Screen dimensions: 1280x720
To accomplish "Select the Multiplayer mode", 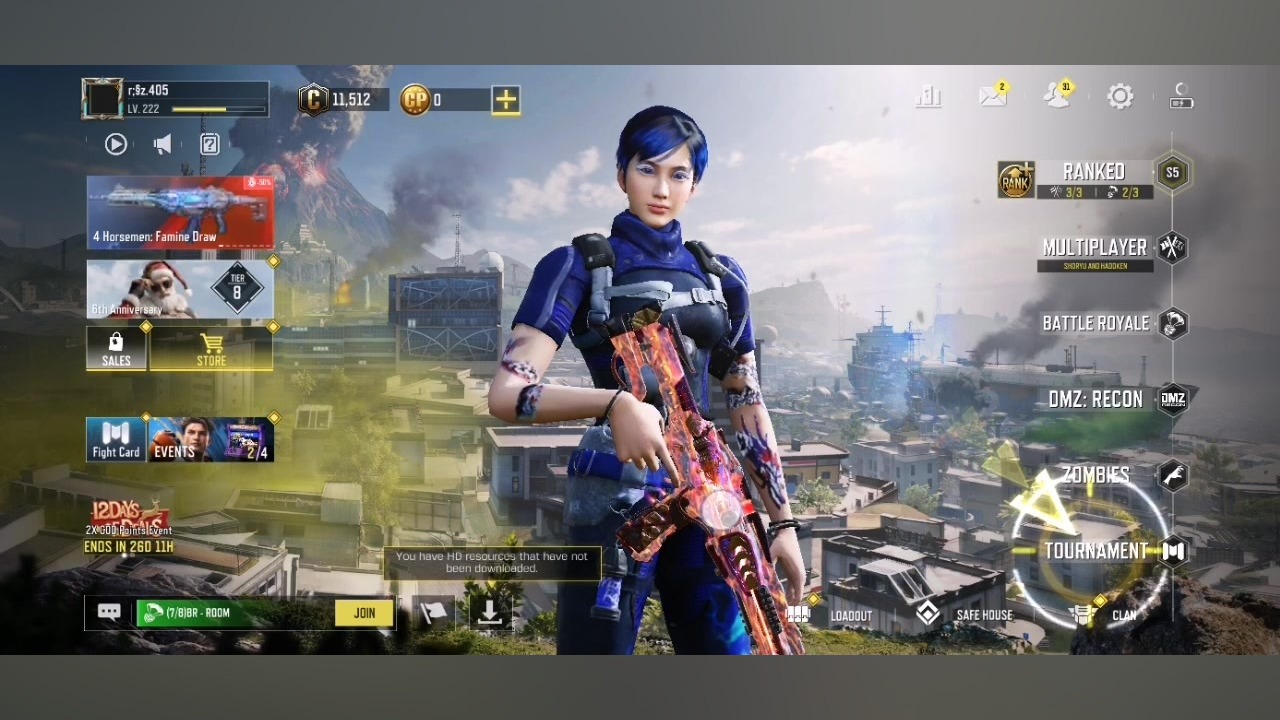I will coord(1095,248).
